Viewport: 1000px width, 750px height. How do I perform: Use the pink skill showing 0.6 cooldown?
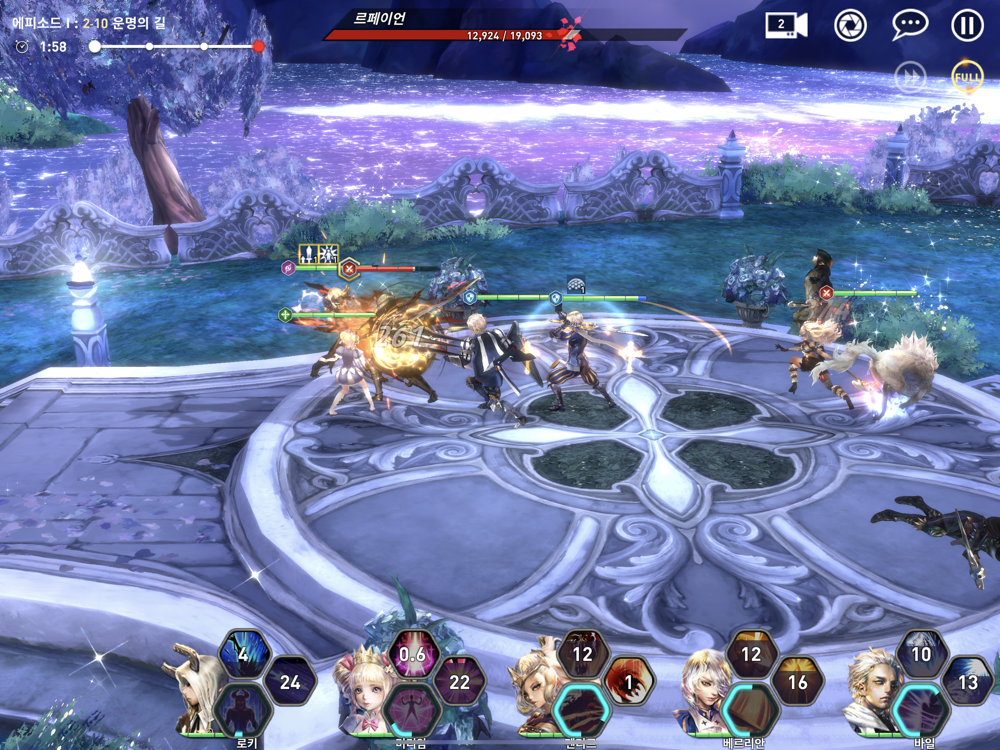point(413,655)
